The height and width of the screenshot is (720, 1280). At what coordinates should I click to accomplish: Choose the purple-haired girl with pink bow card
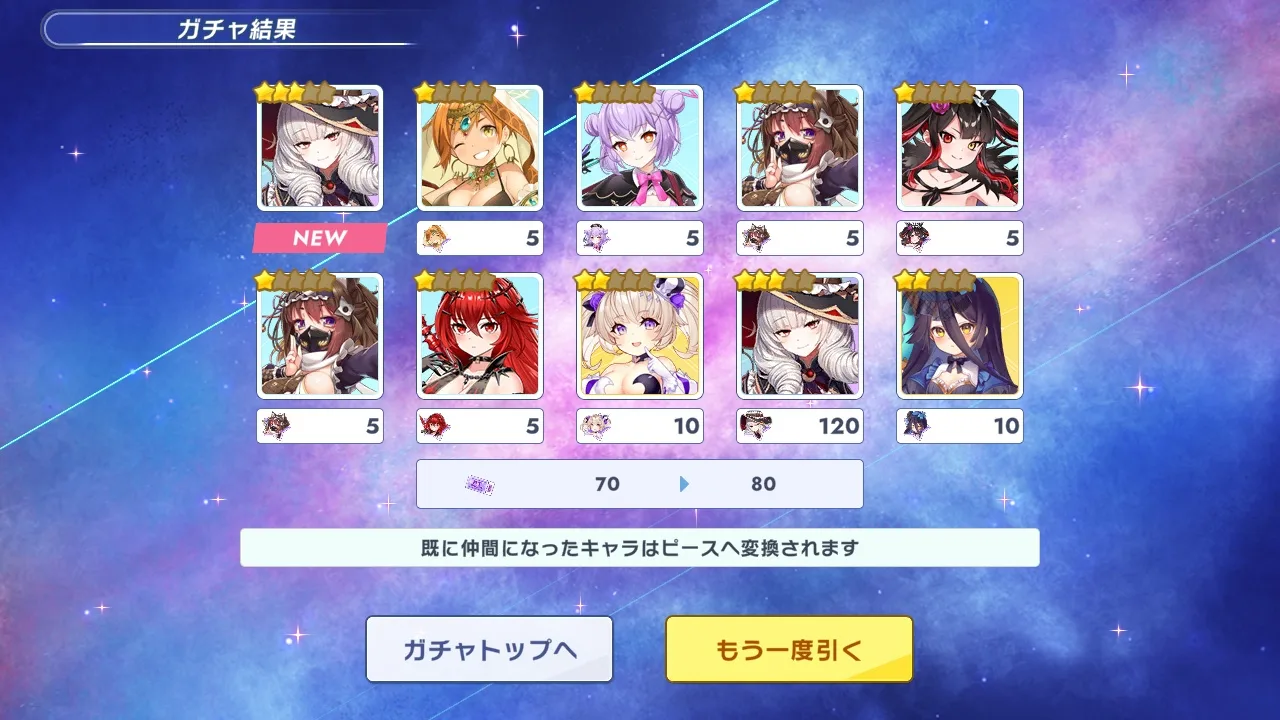tap(640, 148)
